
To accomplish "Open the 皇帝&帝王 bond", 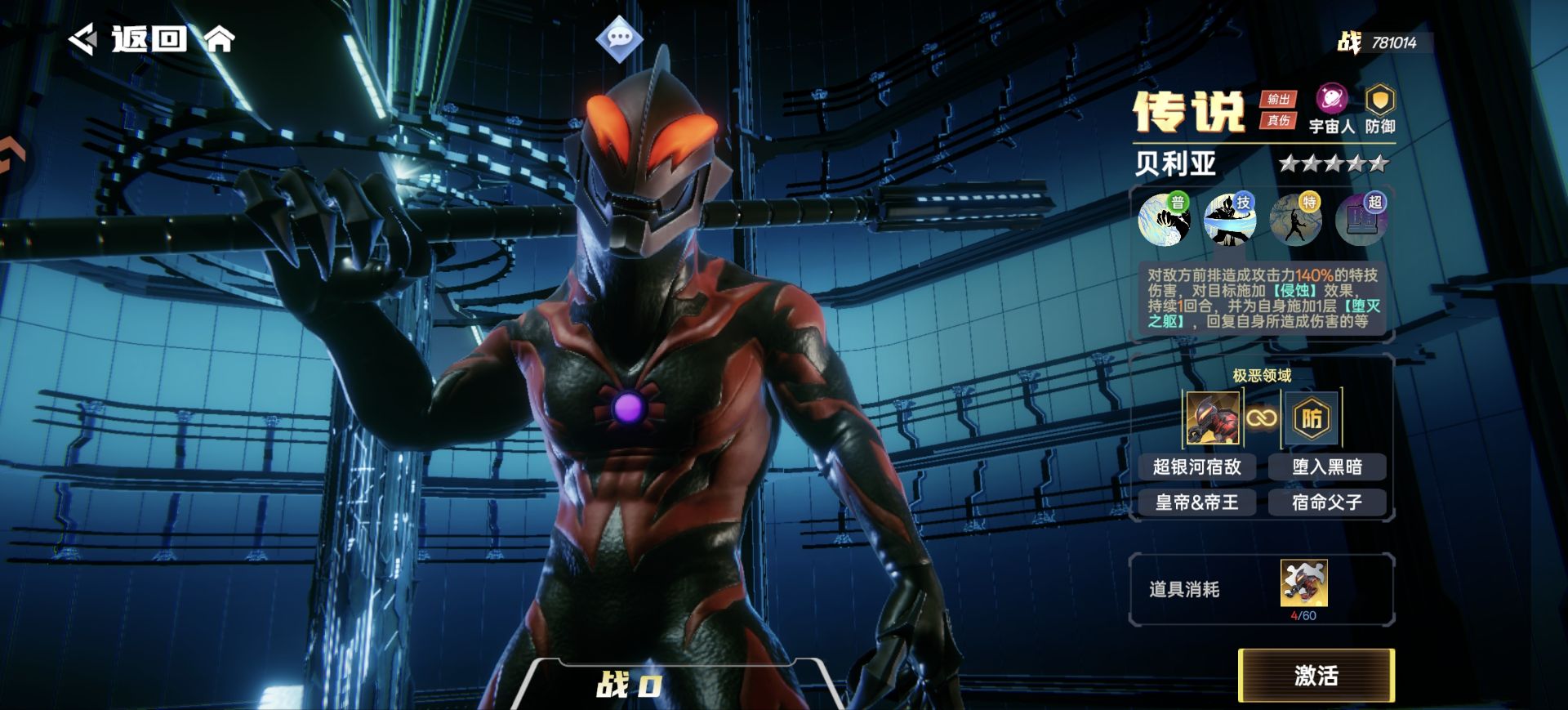I will [1196, 502].
